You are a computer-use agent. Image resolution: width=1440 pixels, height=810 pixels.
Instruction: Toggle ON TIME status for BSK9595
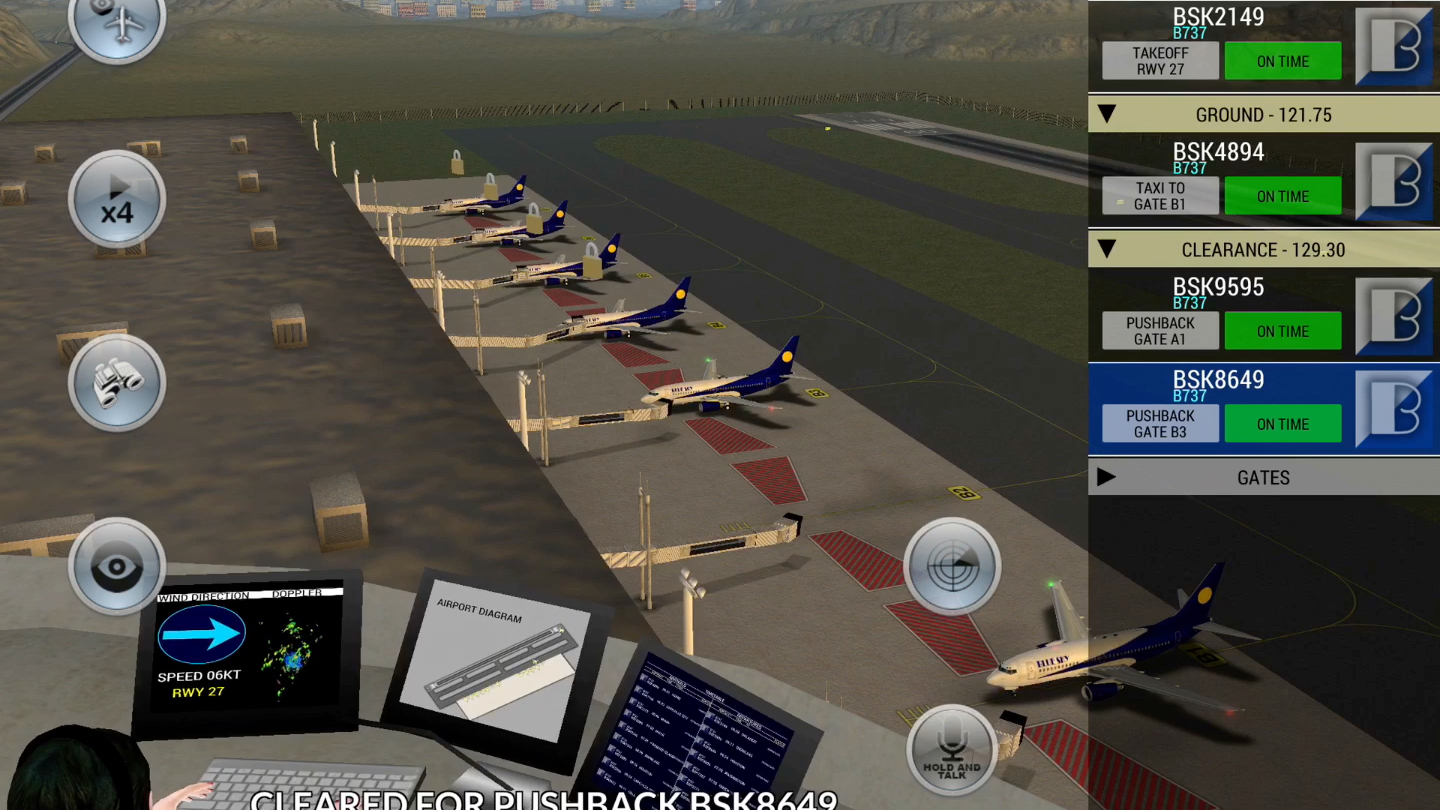tap(1283, 330)
